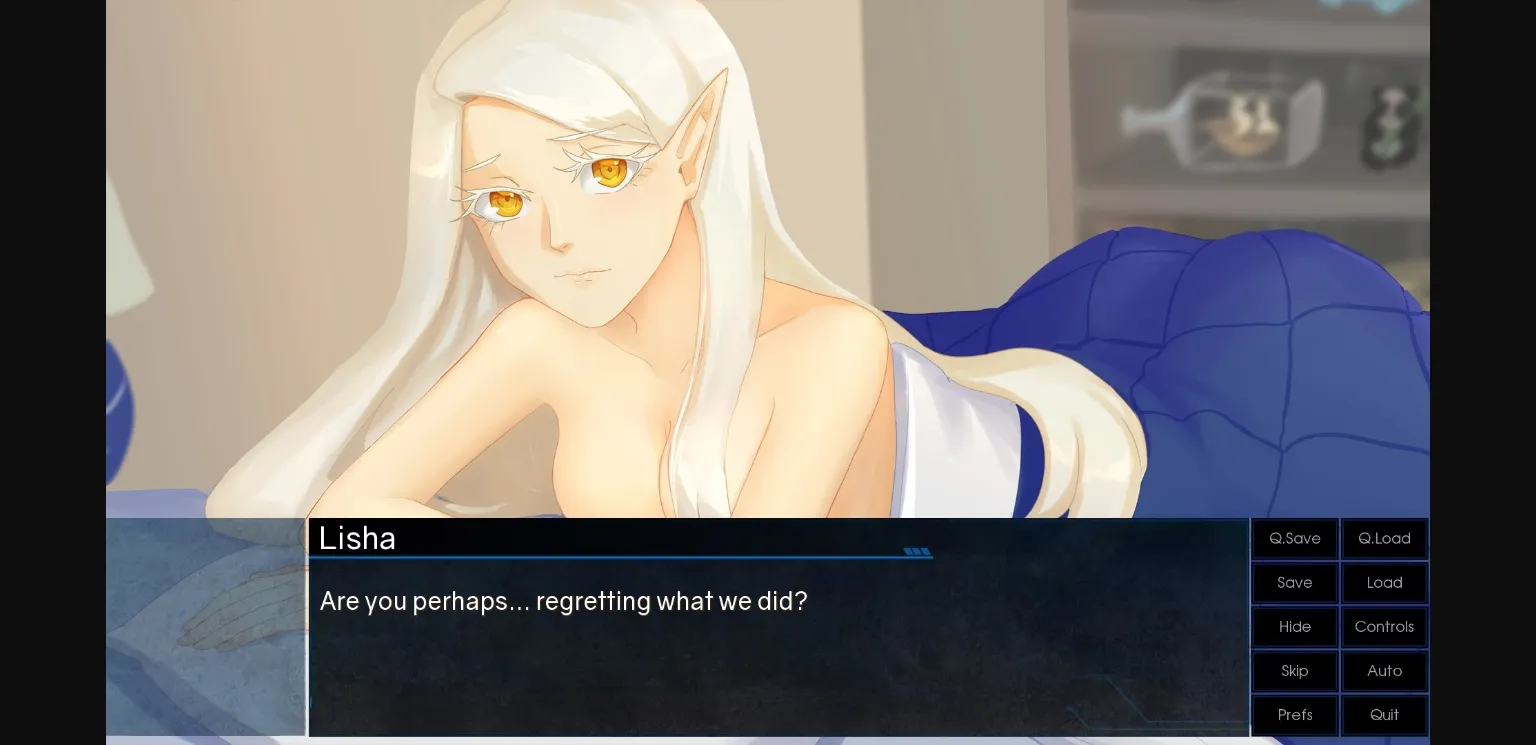Screen dimensions: 1536x745
Task: Open the Save screen
Action: [x=1294, y=583]
